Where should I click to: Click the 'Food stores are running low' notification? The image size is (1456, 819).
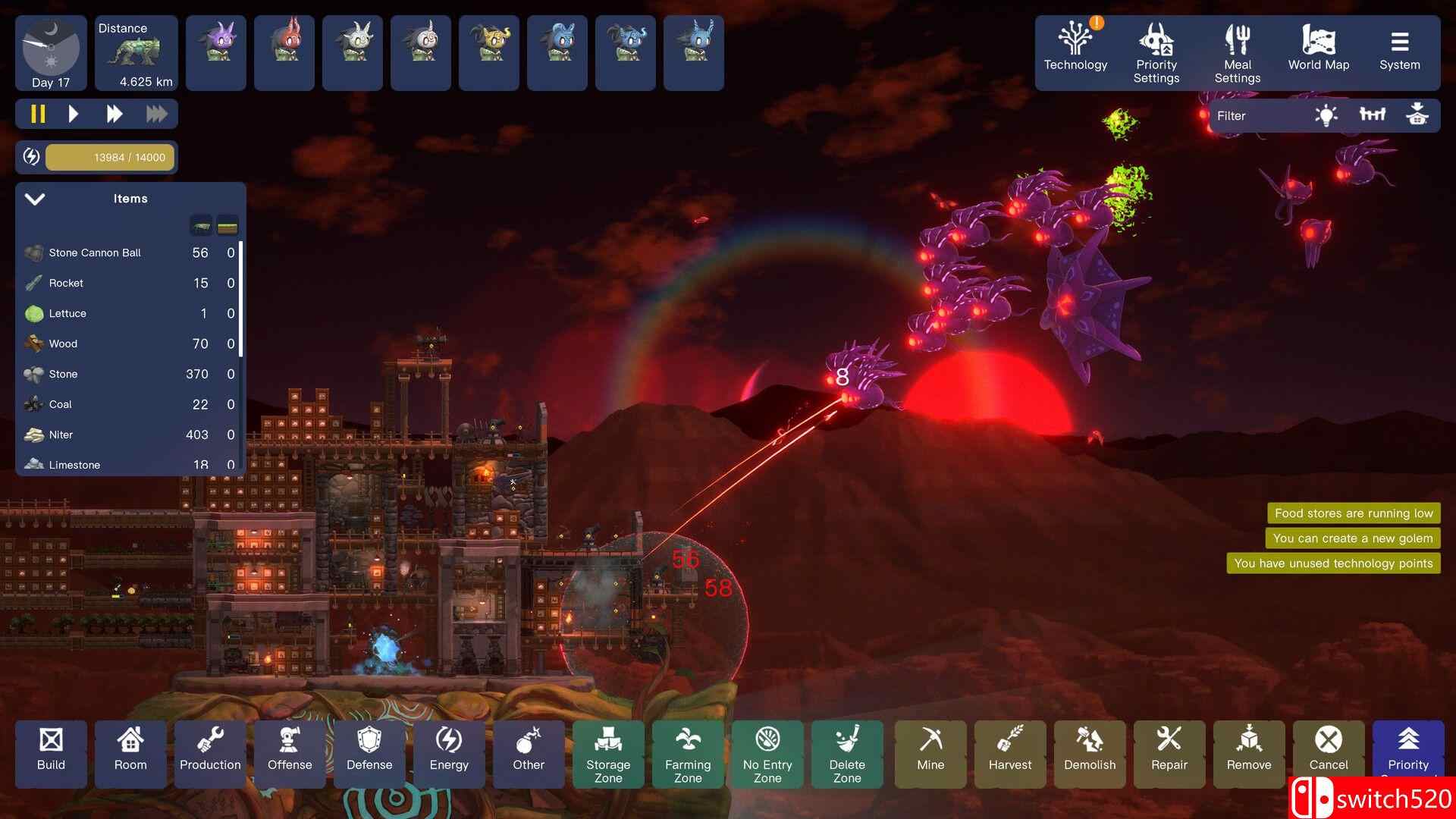click(1354, 513)
